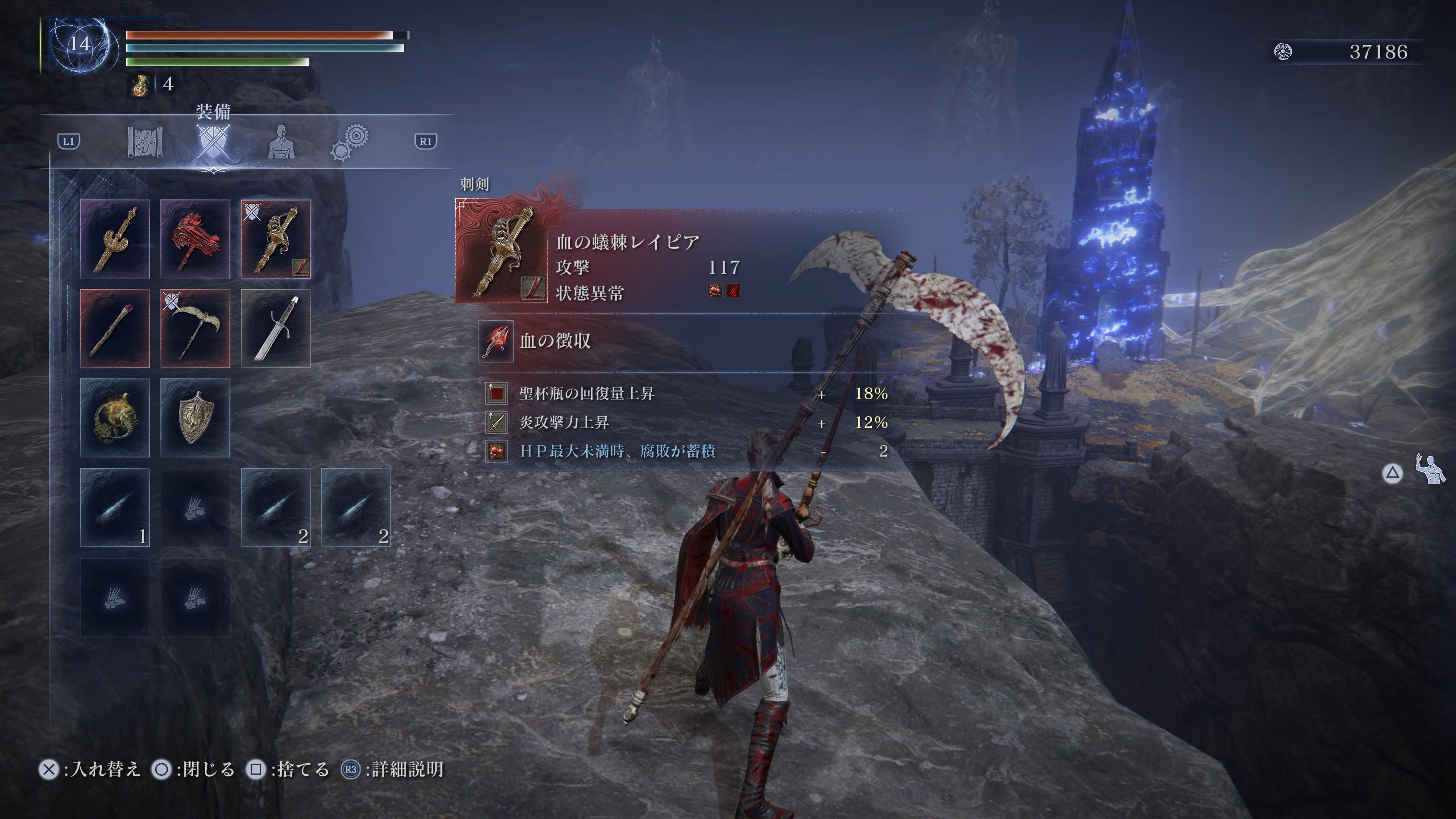Select the golden scarab talisman slot
This screenshot has width=1456, height=819.
[x=115, y=418]
